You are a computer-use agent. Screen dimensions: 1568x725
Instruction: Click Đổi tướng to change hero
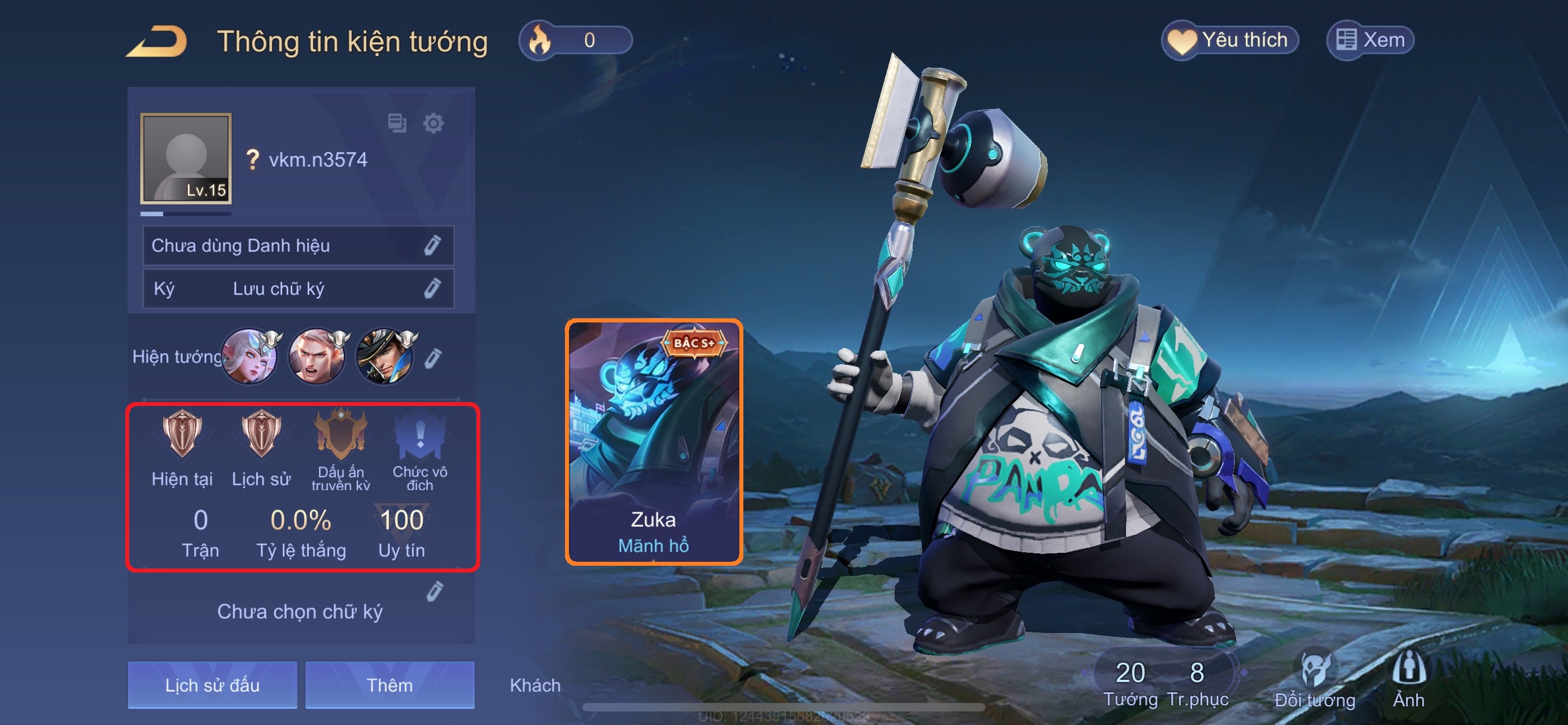click(1315, 680)
